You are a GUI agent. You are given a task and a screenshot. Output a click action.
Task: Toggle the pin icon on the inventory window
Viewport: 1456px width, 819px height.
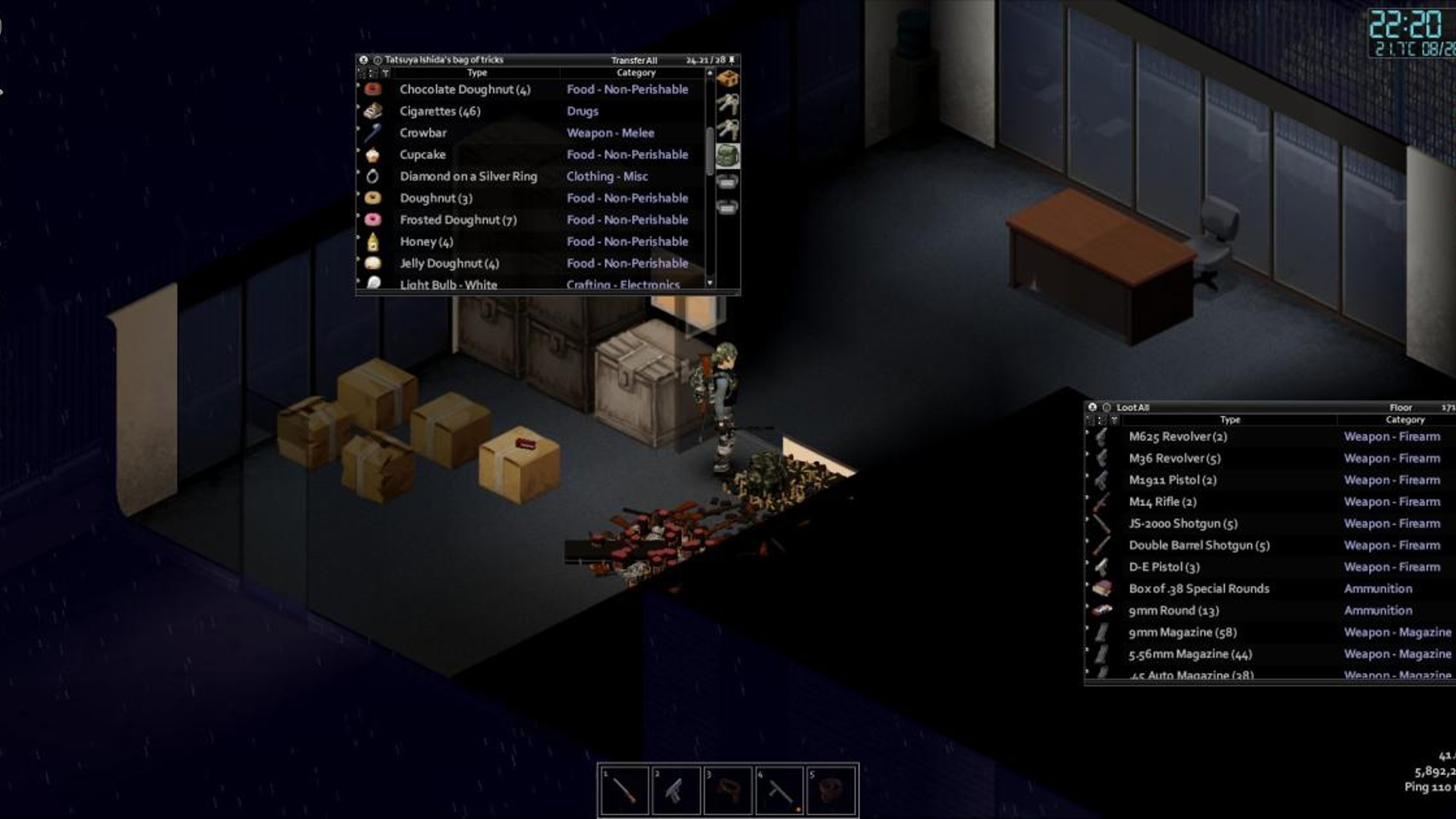(732, 60)
